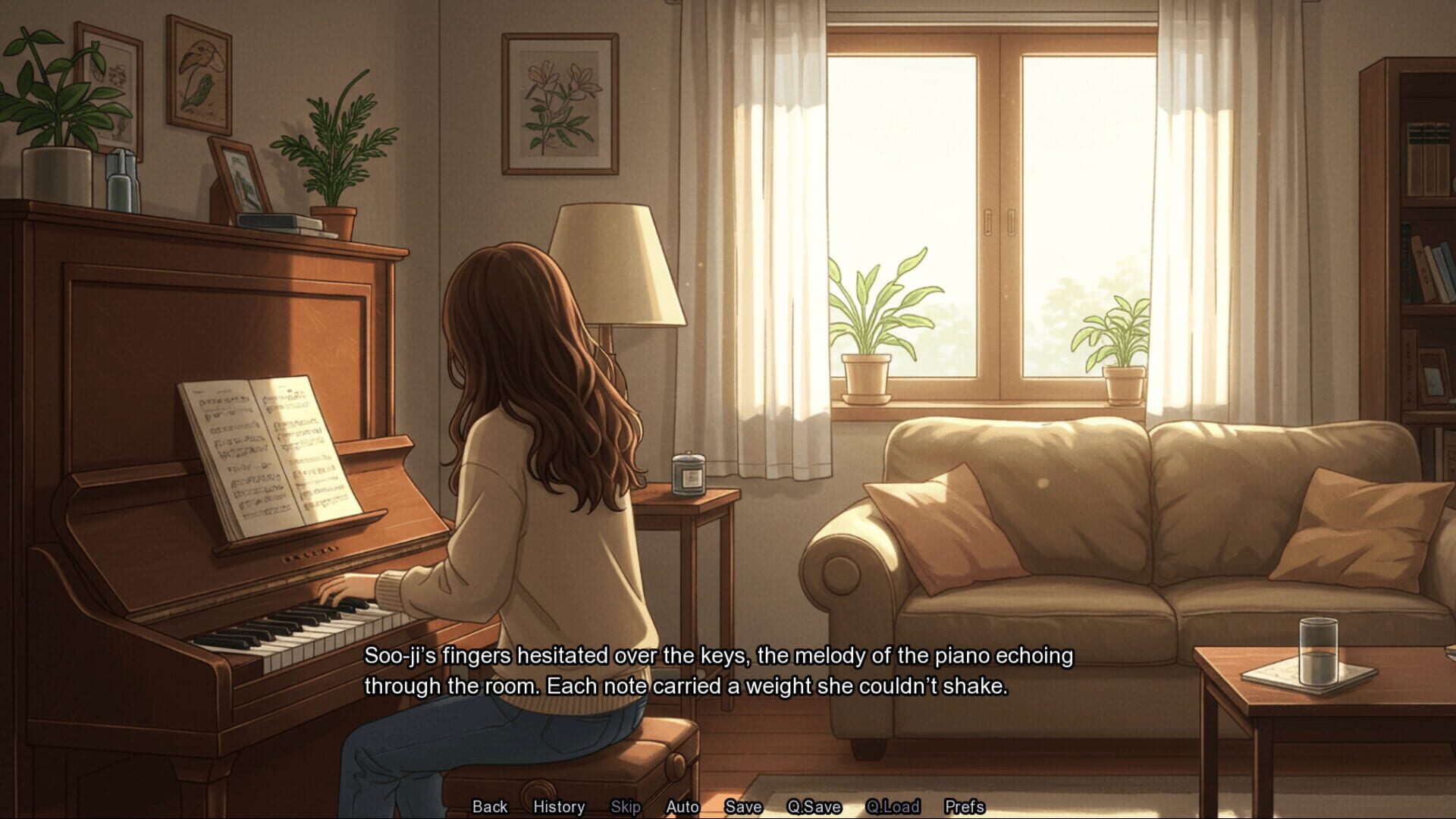This screenshot has width=1456, height=819.
Task: Open the Save screen
Action: coord(744,807)
